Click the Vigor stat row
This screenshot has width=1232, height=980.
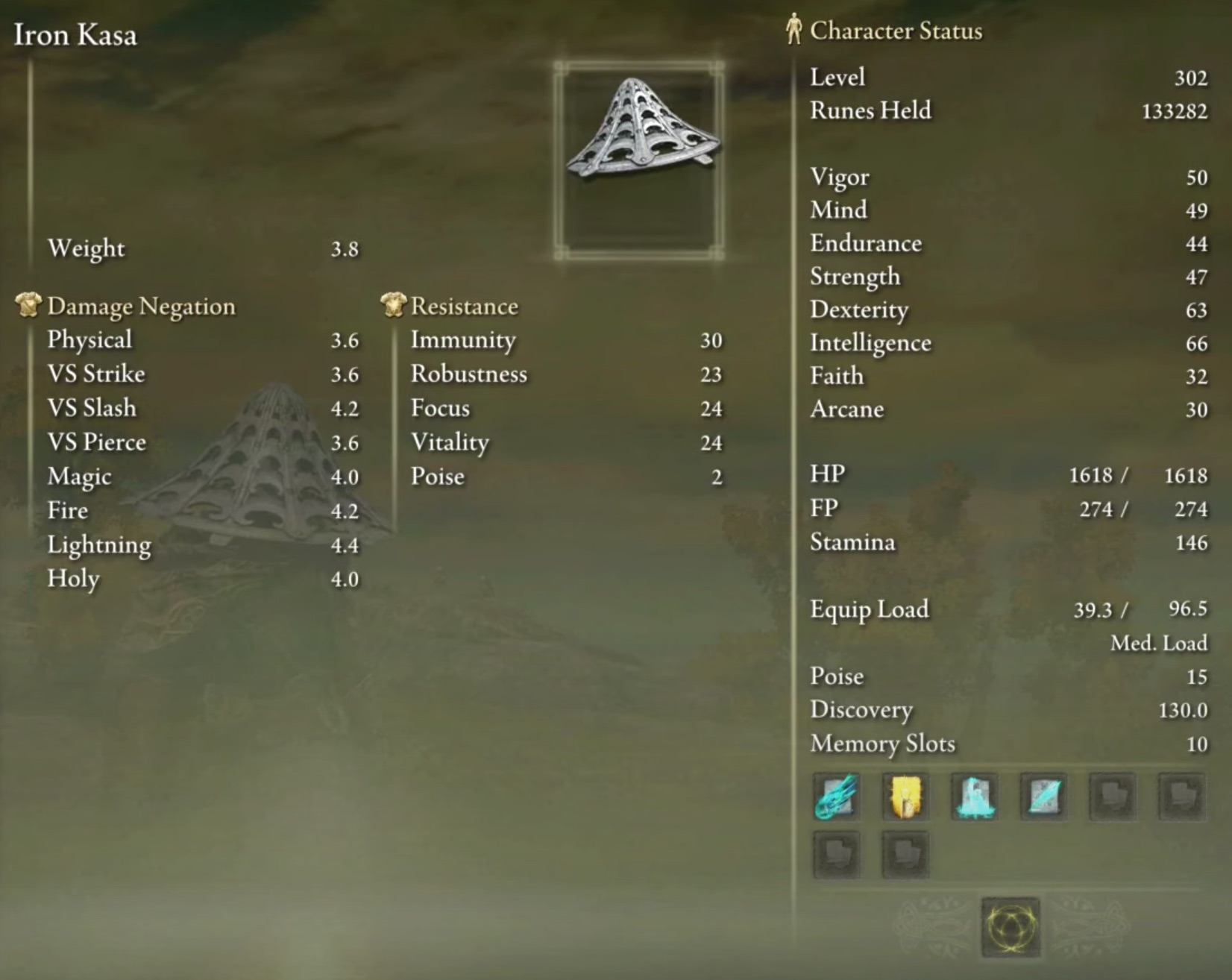click(x=839, y=177)
